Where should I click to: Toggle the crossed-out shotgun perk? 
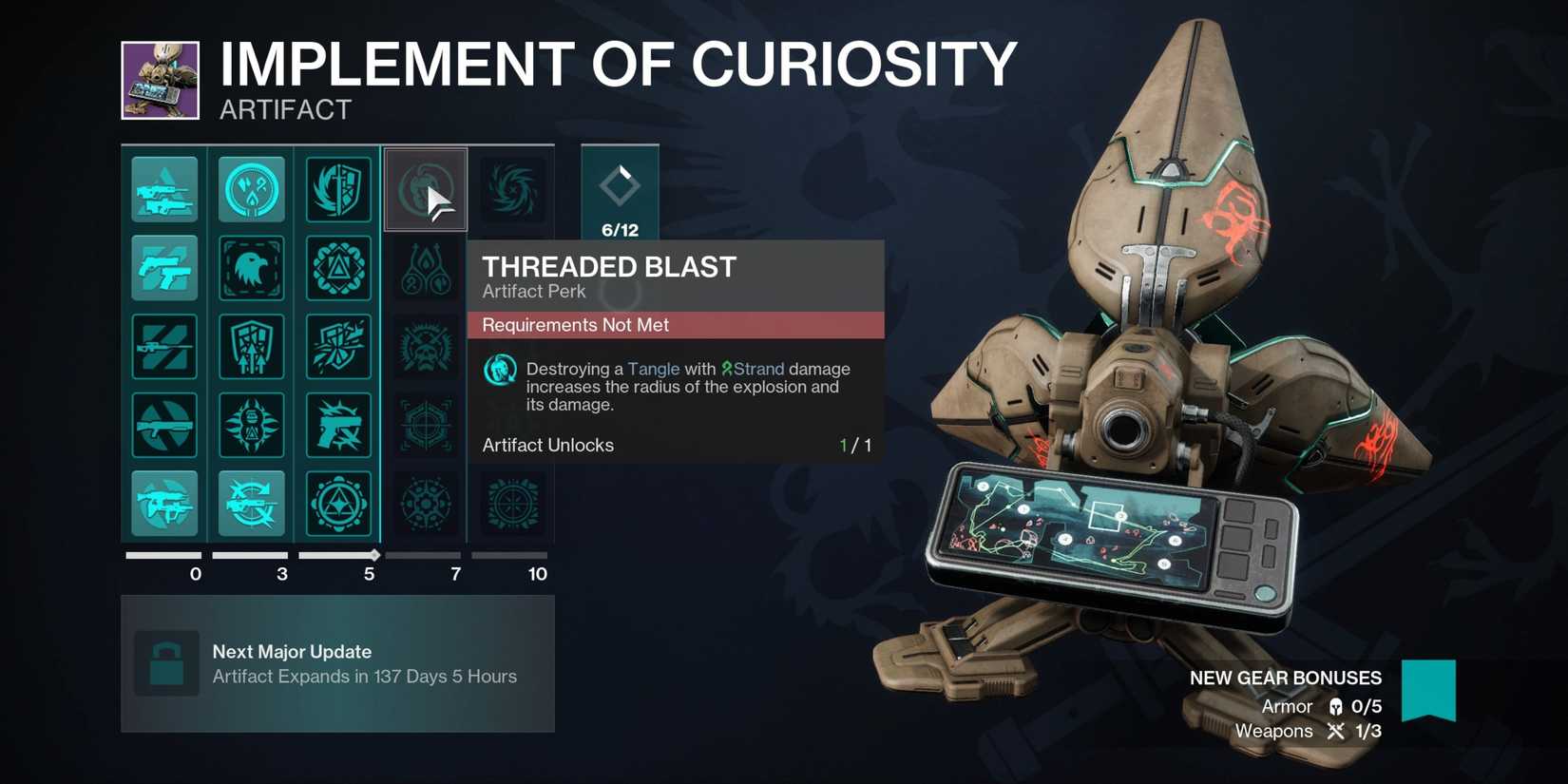[164, 426]
